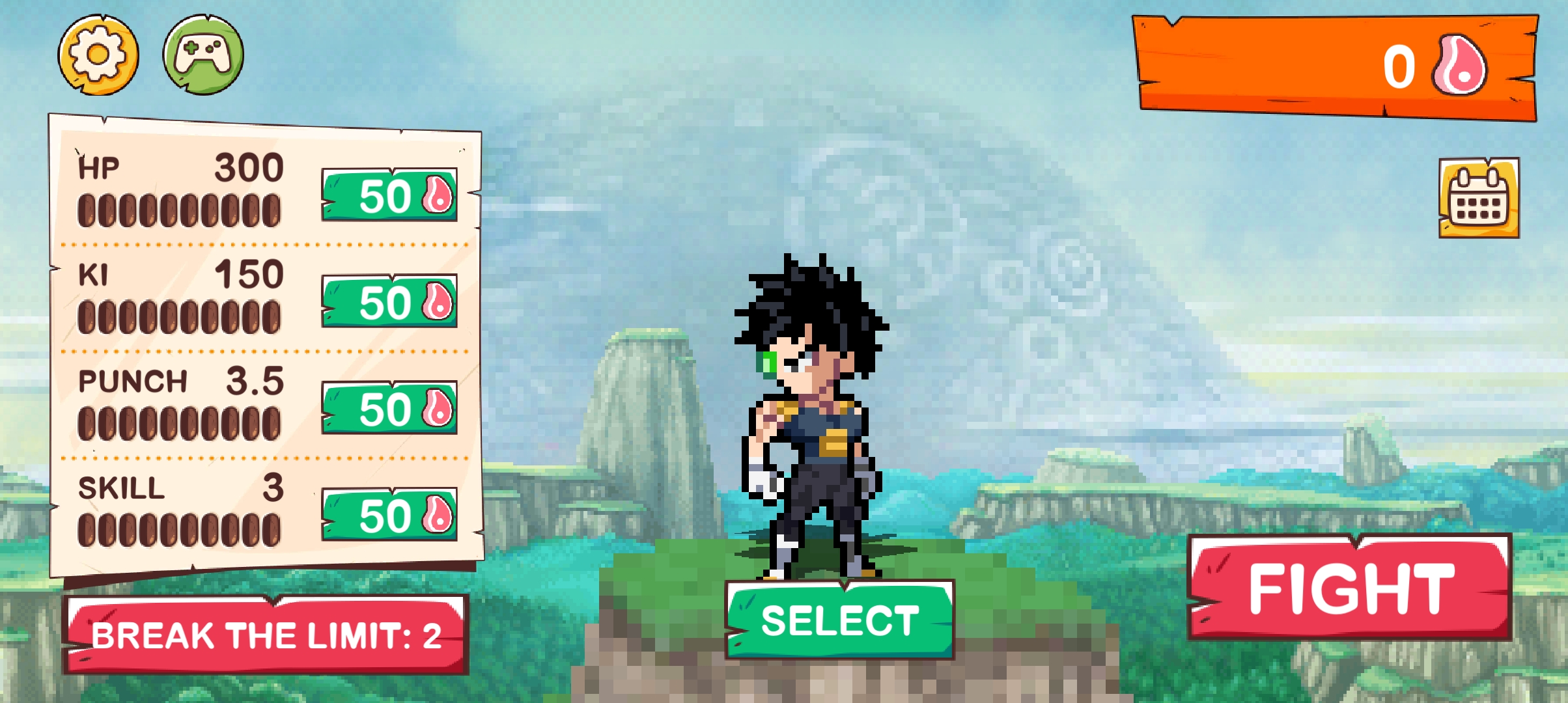Activate Break The Limit button

coord(266,635)
